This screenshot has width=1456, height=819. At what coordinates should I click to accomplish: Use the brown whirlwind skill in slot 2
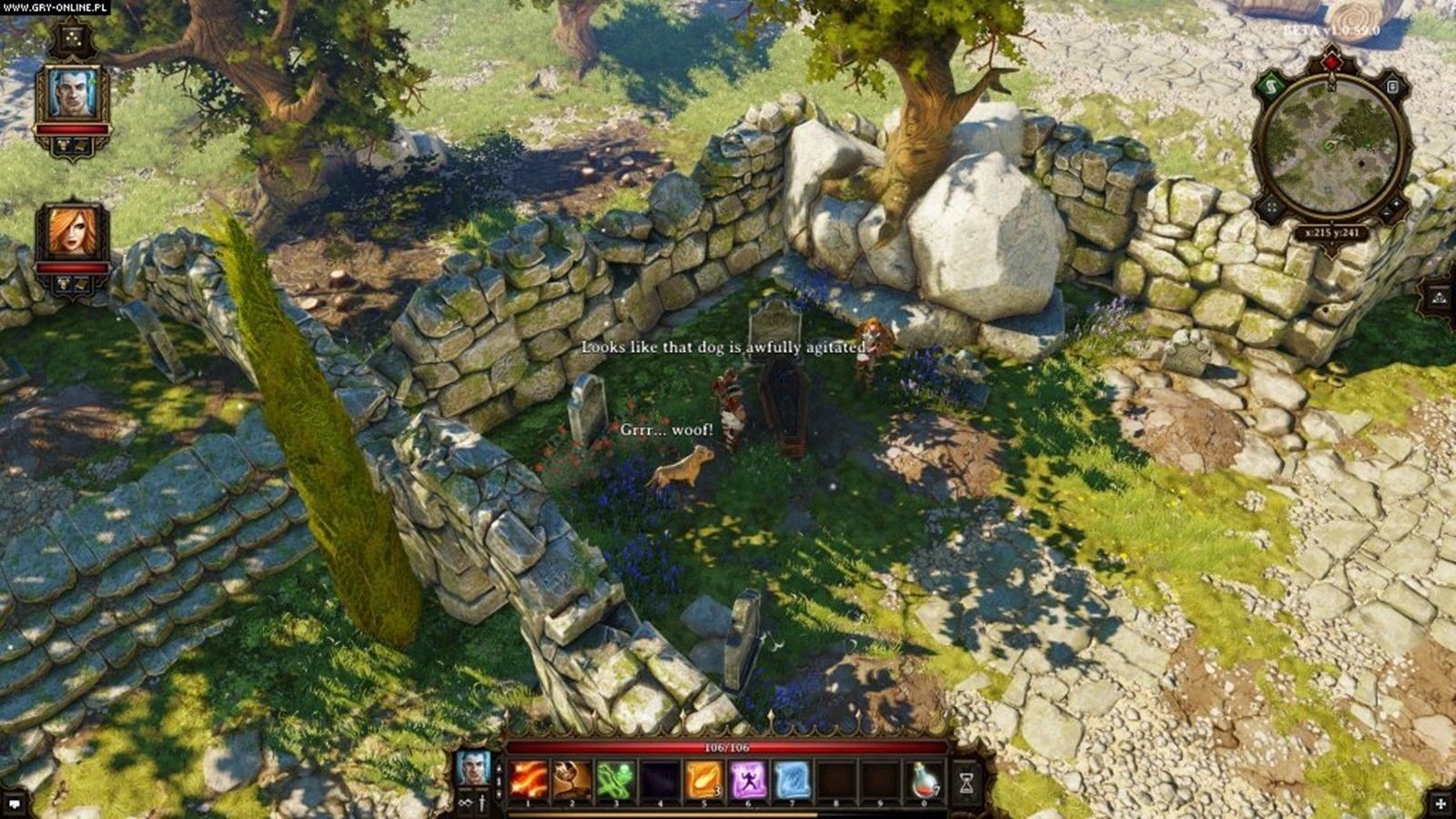571,780
